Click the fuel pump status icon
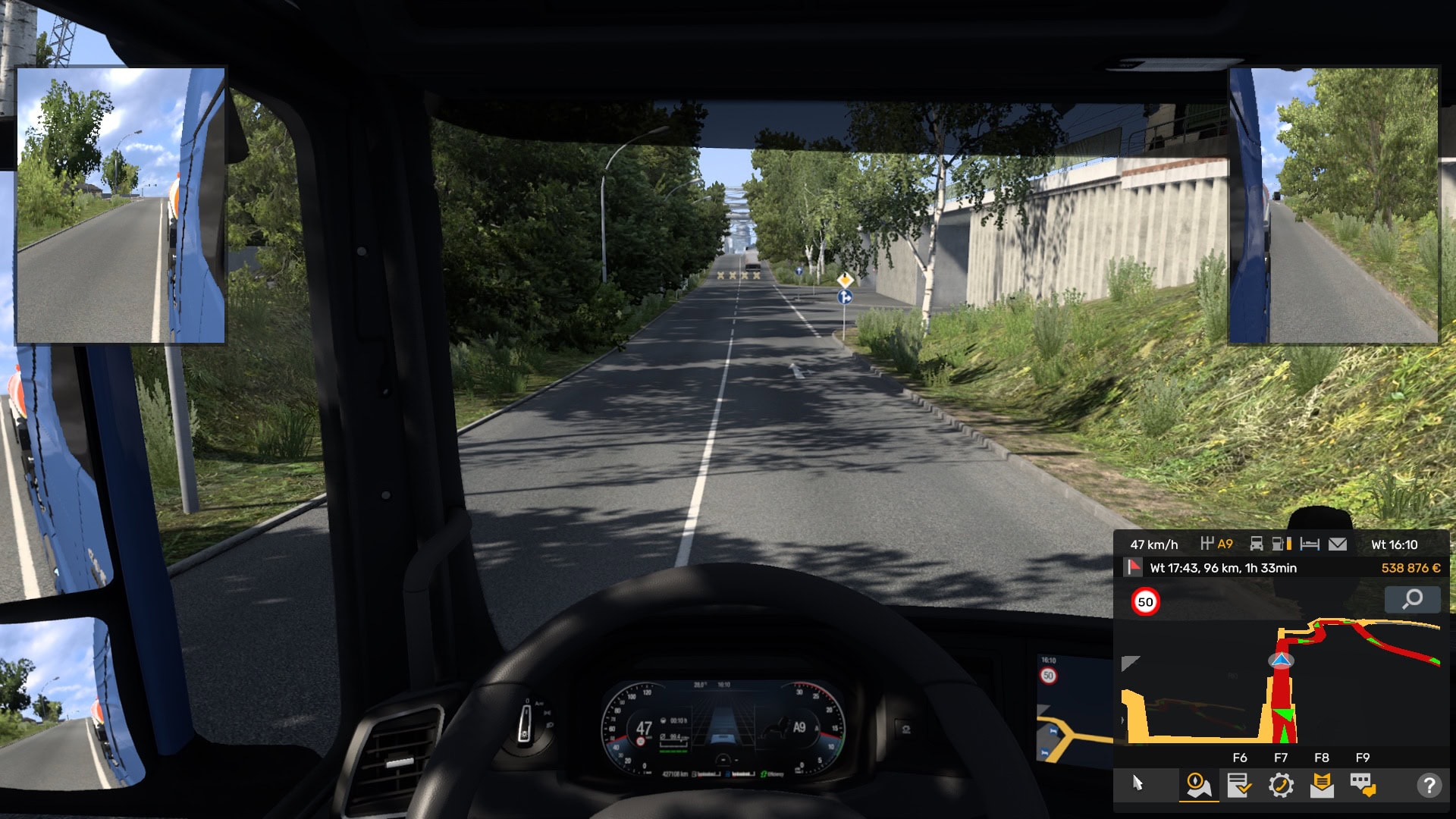Viewport: 1456px width, 819px height. pyautogui.click(x=1279, y=544)
